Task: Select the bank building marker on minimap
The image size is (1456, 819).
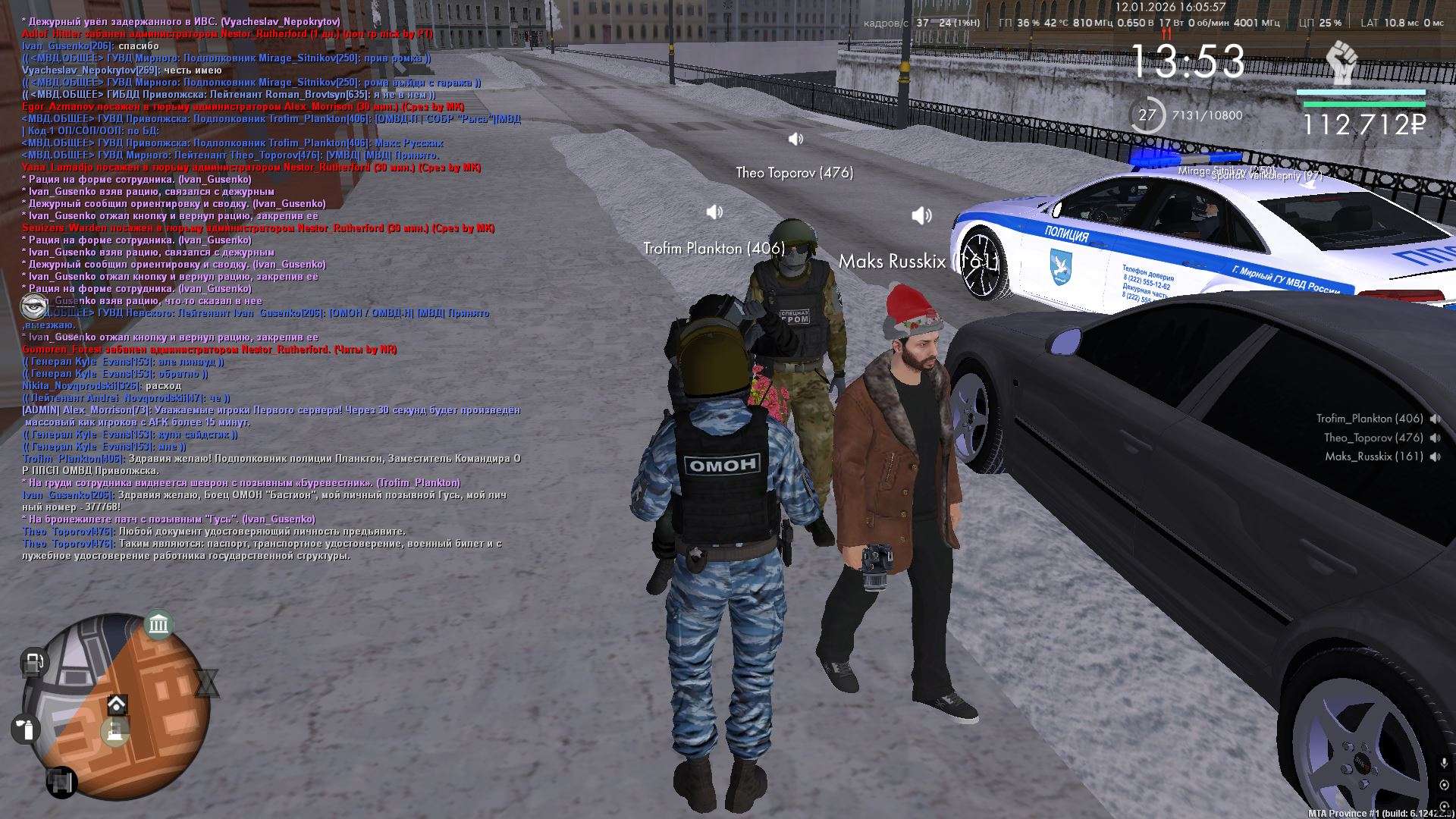Action: (x=158, y=625)
